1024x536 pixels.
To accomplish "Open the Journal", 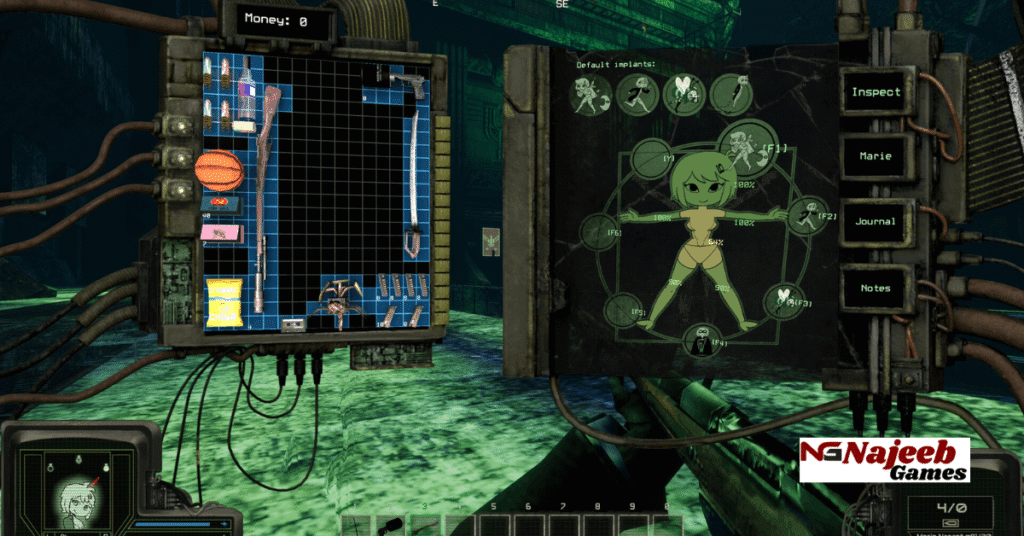I will pos(876,222).
